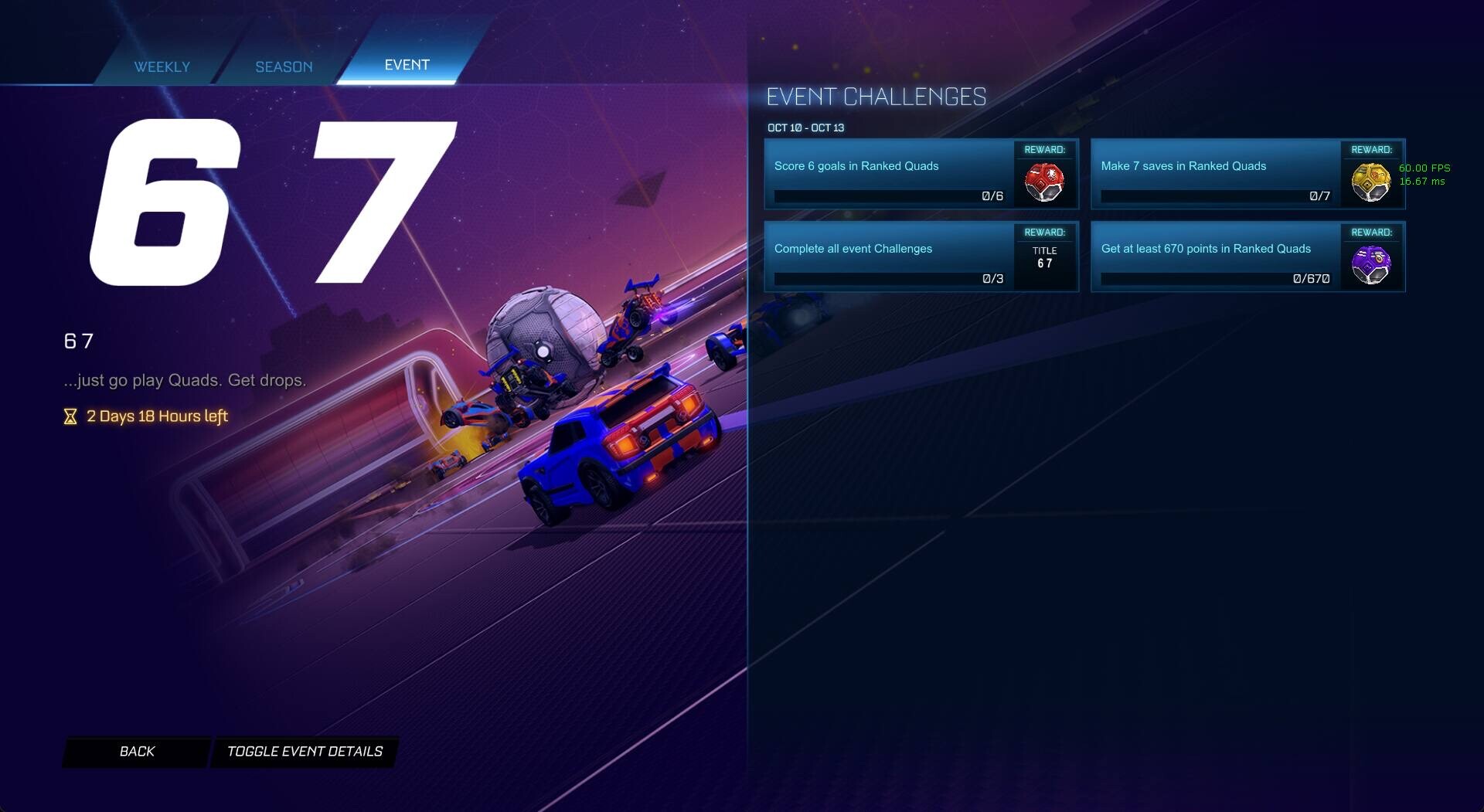
Task: Go back using the Back button
Action: click(x=137, y=752)
